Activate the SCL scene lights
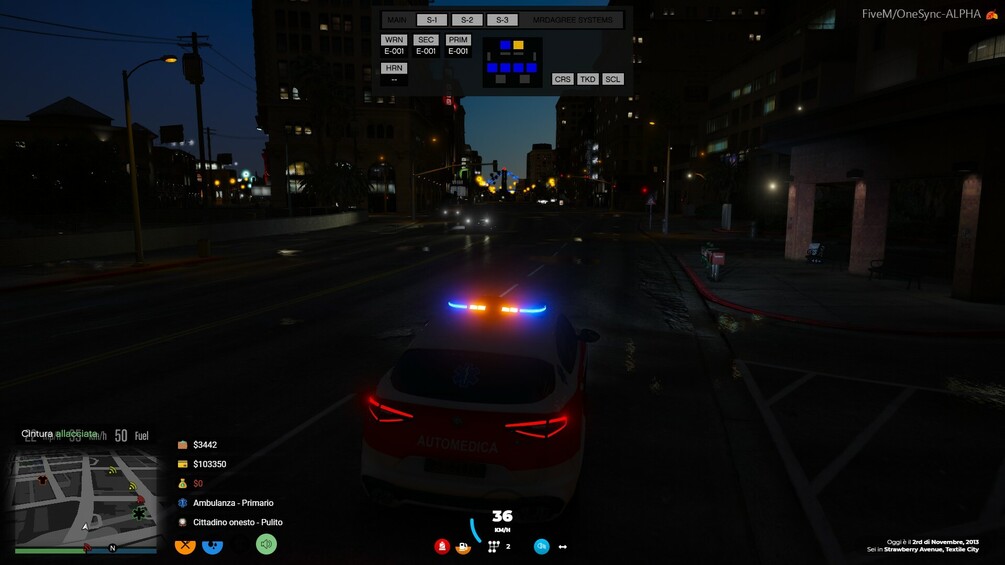Viewport: 1005px width, 565px height. [x=613, y=79]
